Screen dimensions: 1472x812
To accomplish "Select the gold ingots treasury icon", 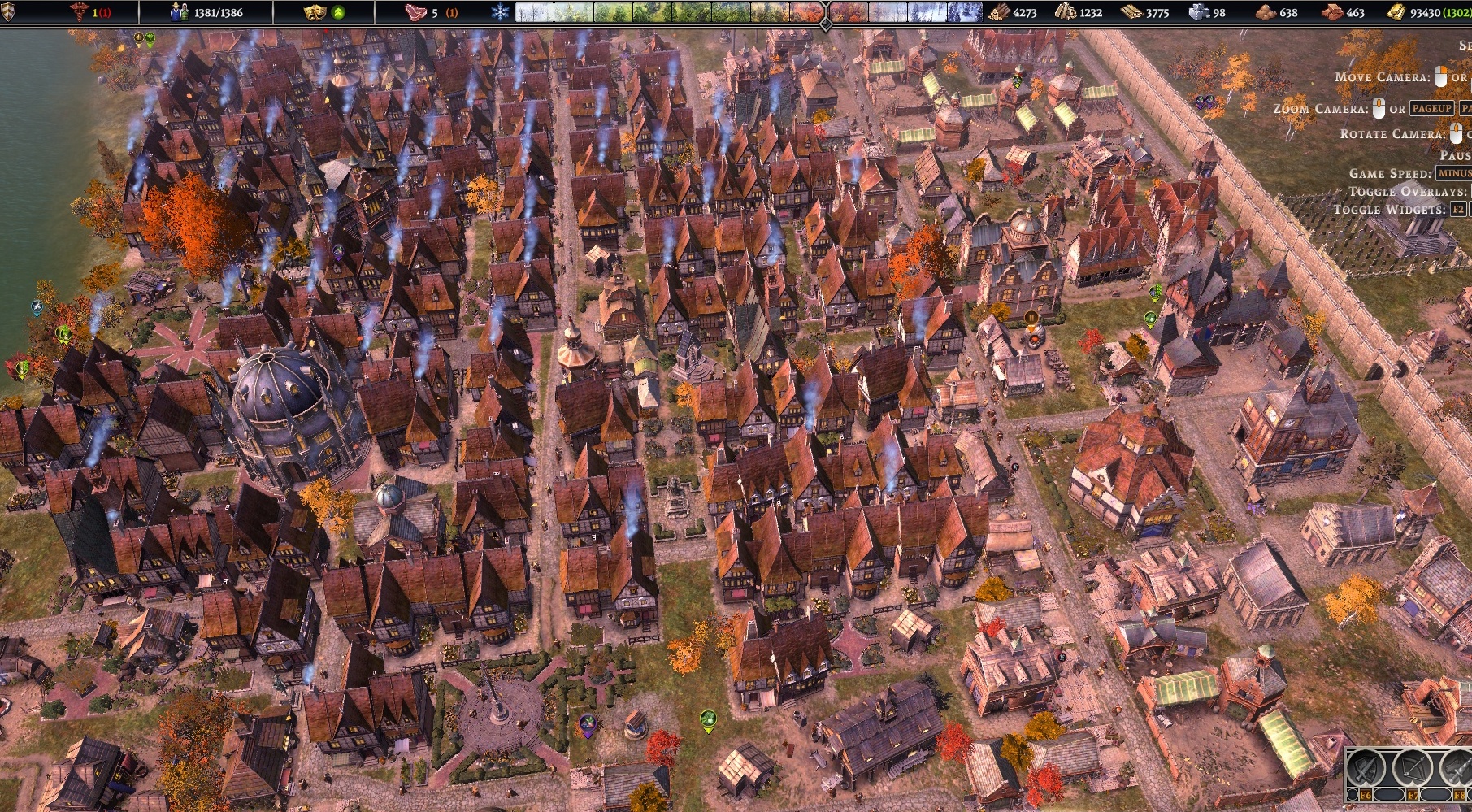I will [x=1395, y=12].
